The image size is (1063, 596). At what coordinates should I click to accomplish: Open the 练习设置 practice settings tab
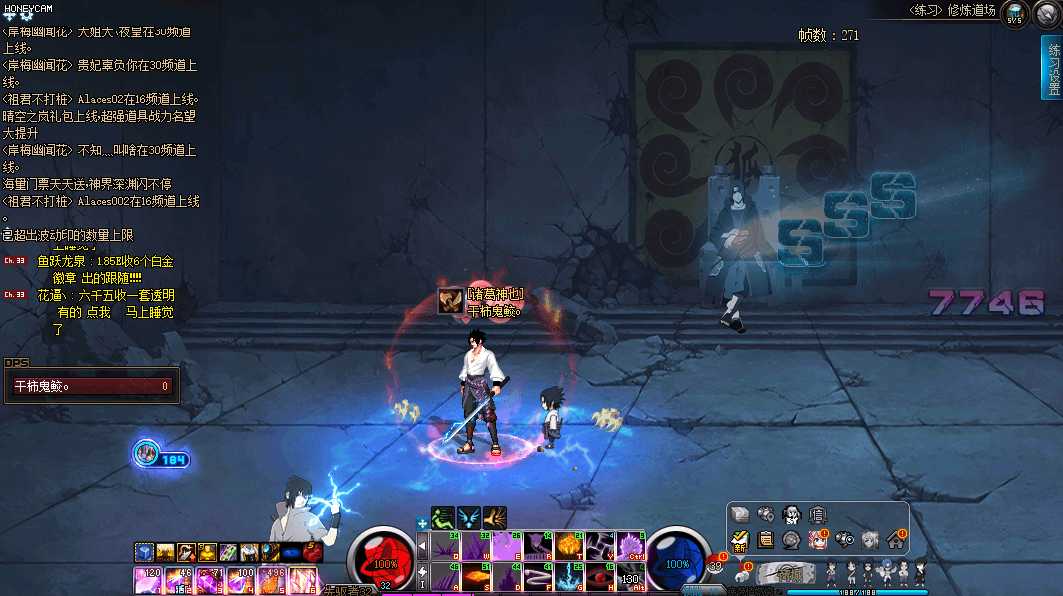(x=1051, y=68)
